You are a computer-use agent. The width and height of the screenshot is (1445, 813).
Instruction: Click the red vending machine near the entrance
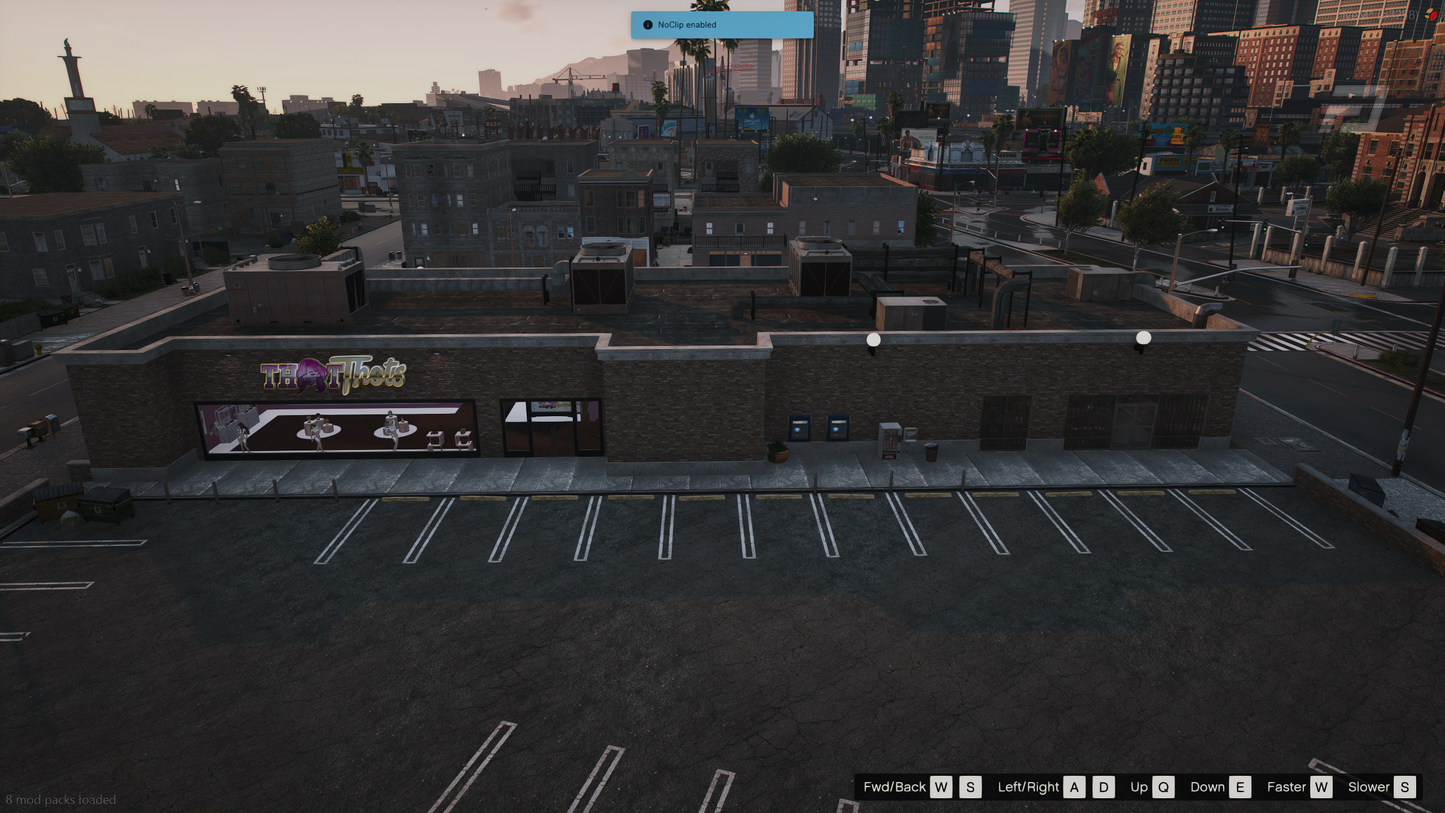[889, 440]
